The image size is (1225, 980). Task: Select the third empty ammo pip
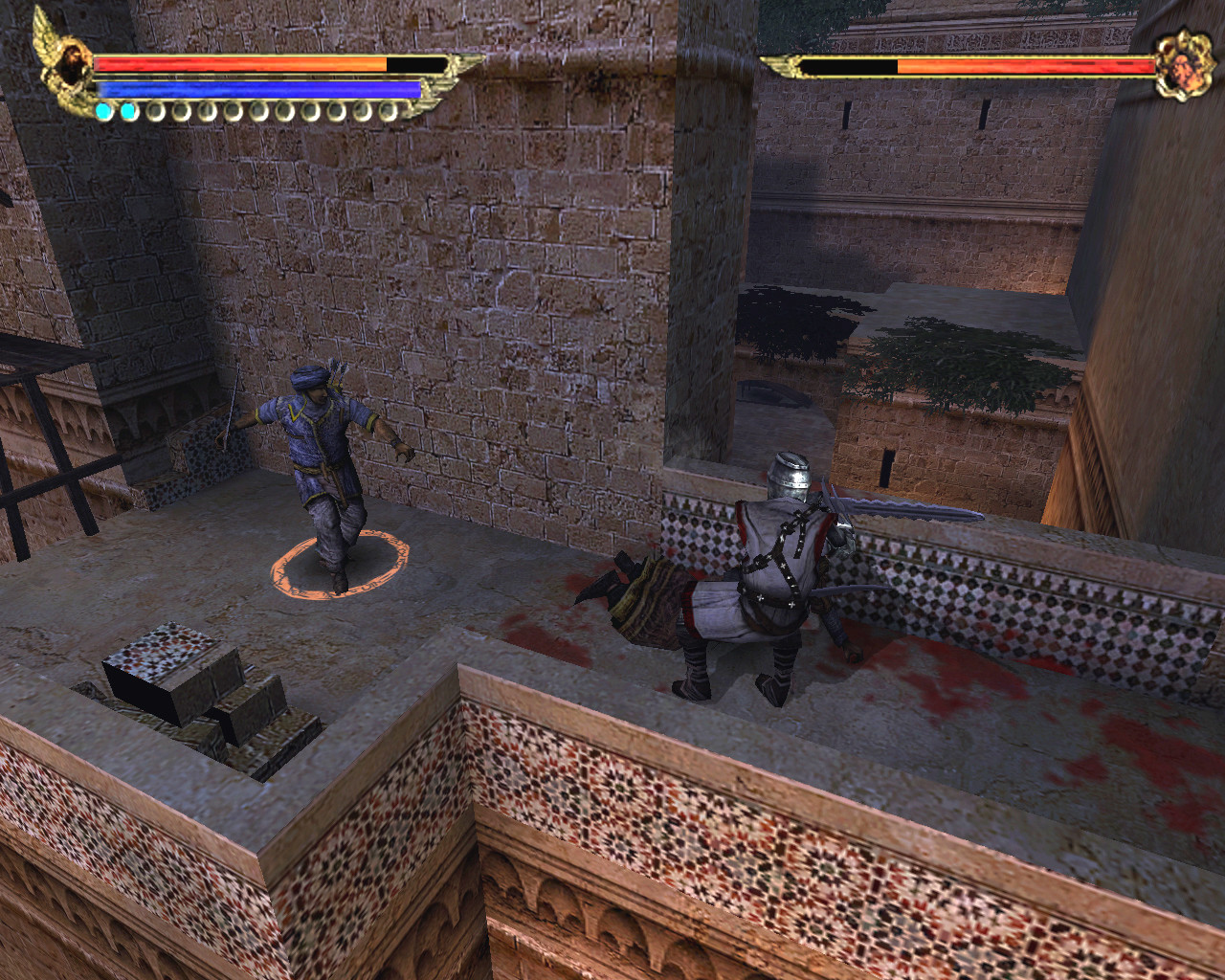pyautogui.click(x=157, y=110)
